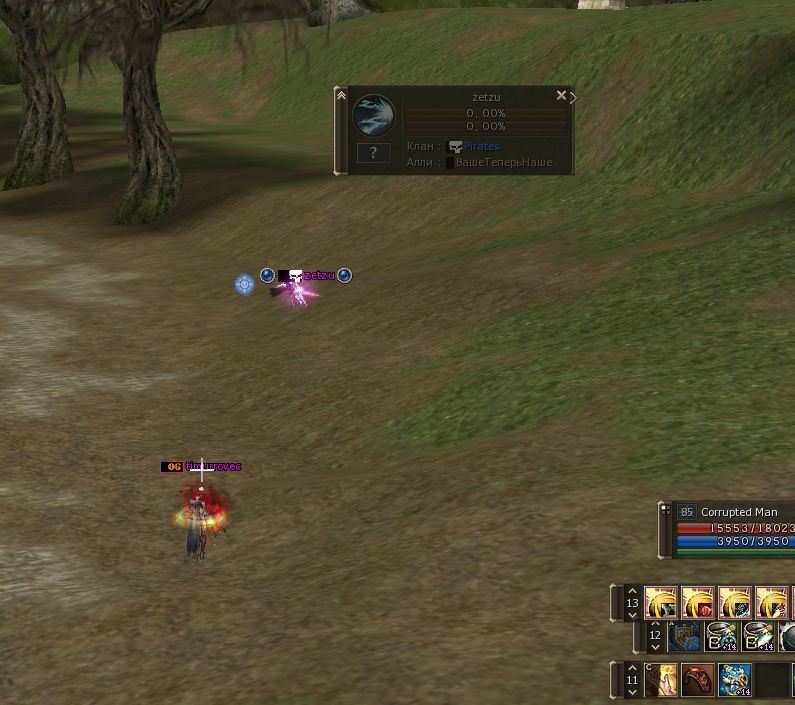
Task: Open the party member menu button beside Corrupted Man
Action: 663,512
